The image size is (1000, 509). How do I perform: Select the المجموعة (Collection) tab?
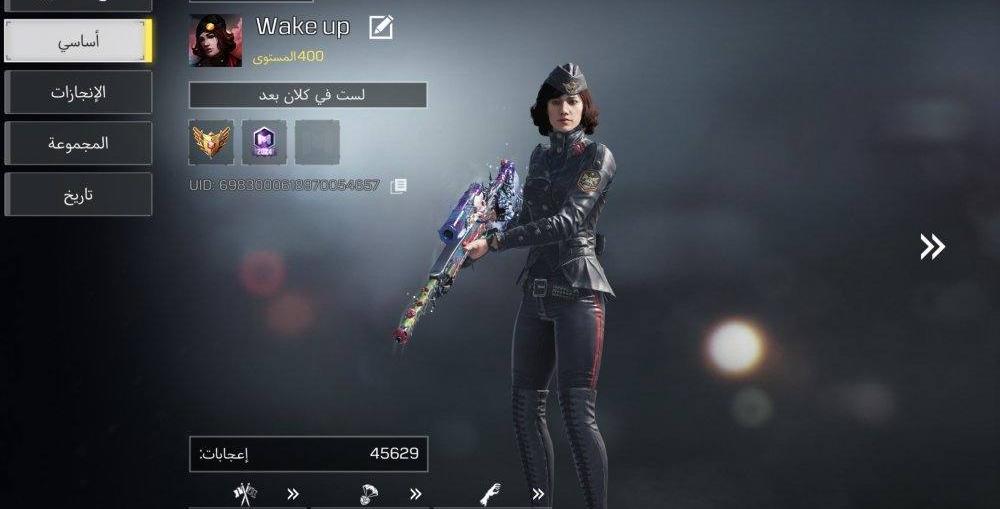coord(78,144)
